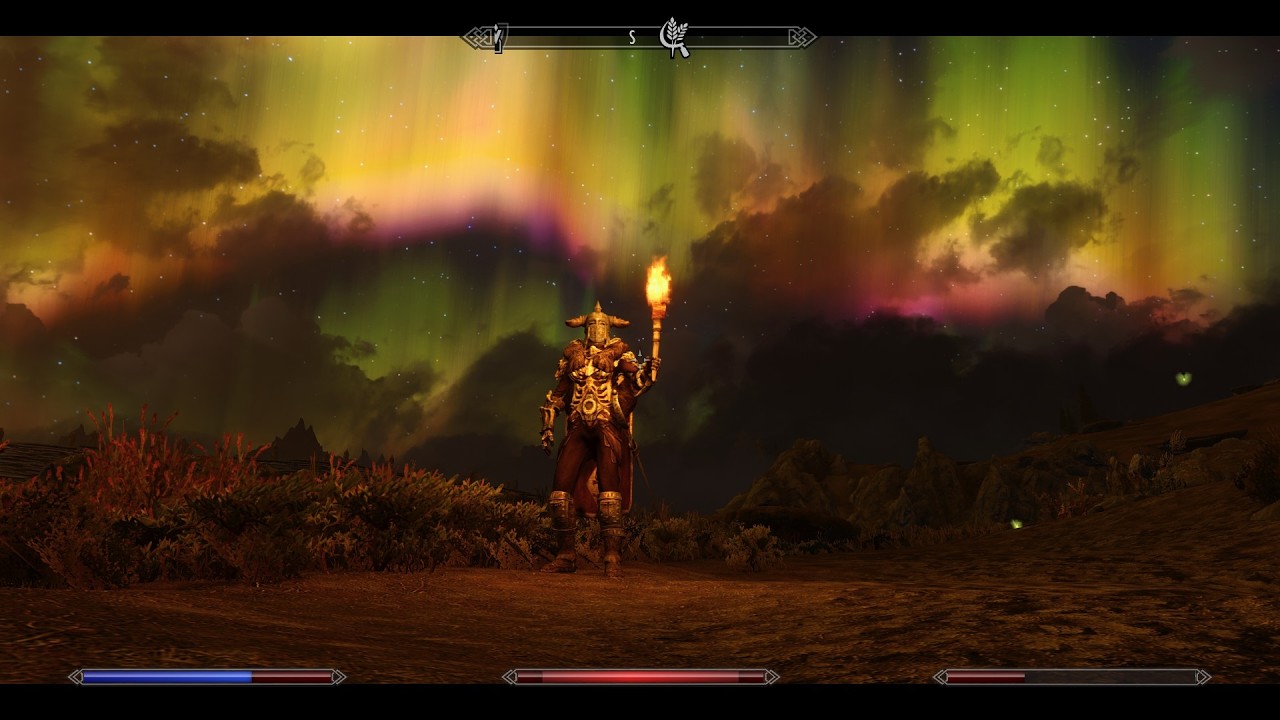Select the tower marker on the compass edge
This screenshot has height=720, width=1280.
click(x=499, y=38)
